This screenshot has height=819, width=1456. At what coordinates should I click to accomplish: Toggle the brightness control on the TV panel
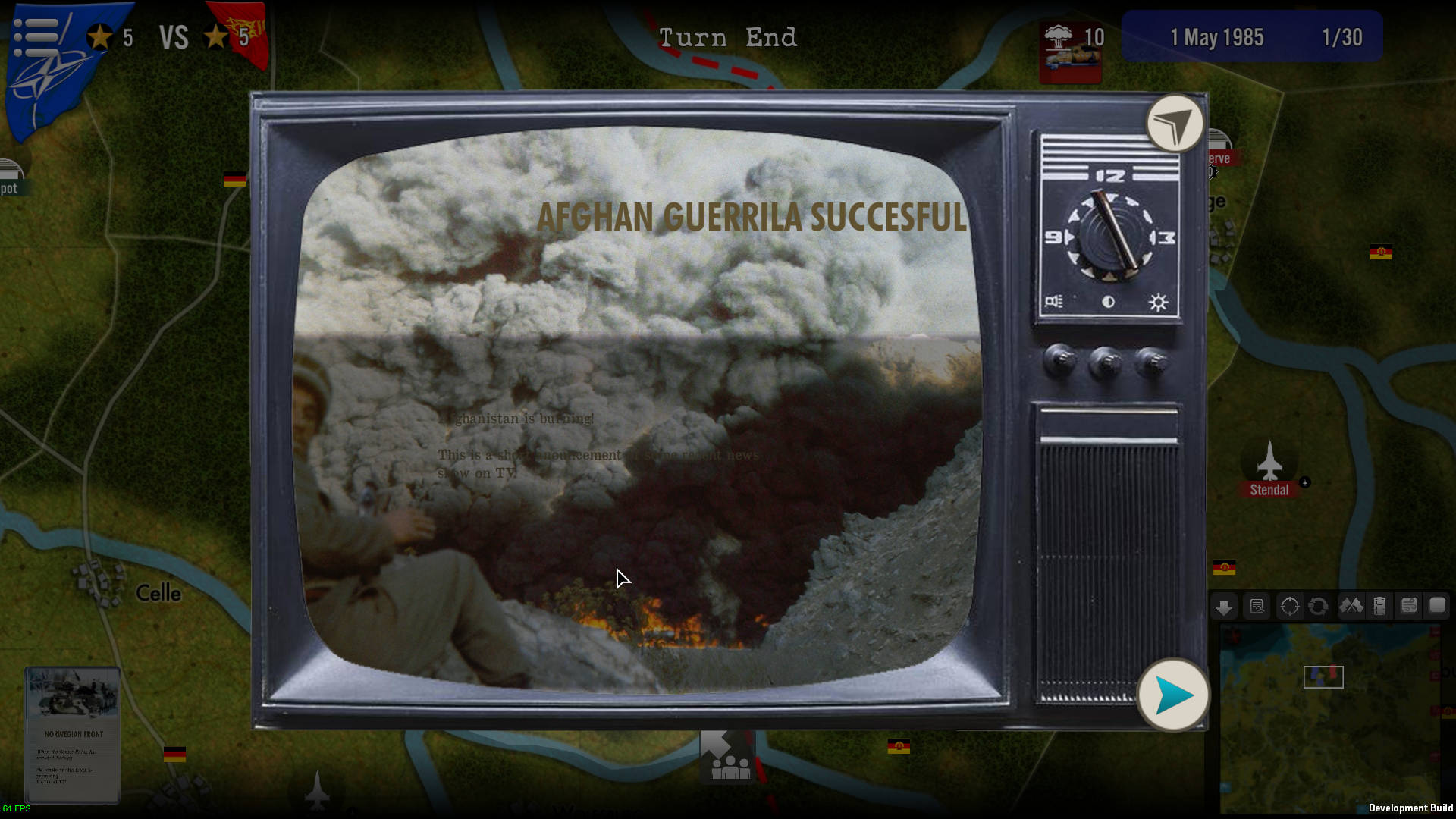(1158, 302)
